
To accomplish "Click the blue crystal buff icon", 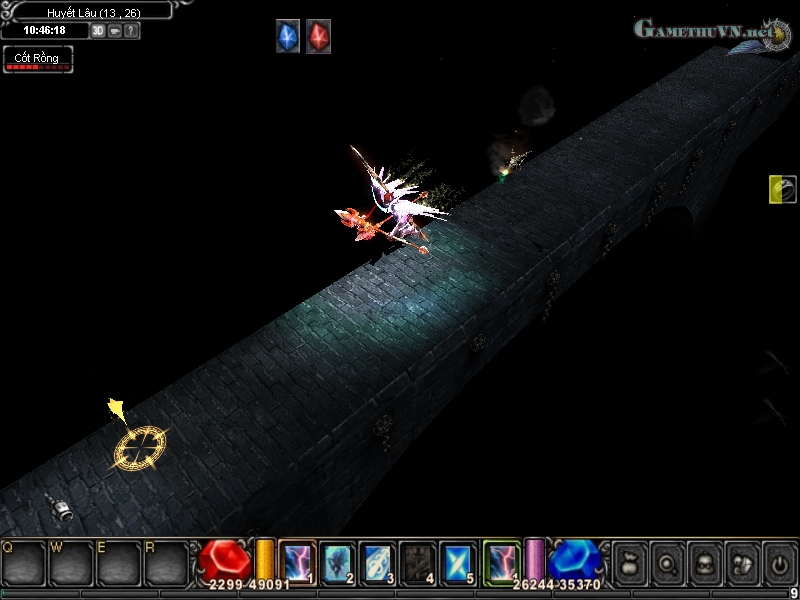I will pos(288,37).
